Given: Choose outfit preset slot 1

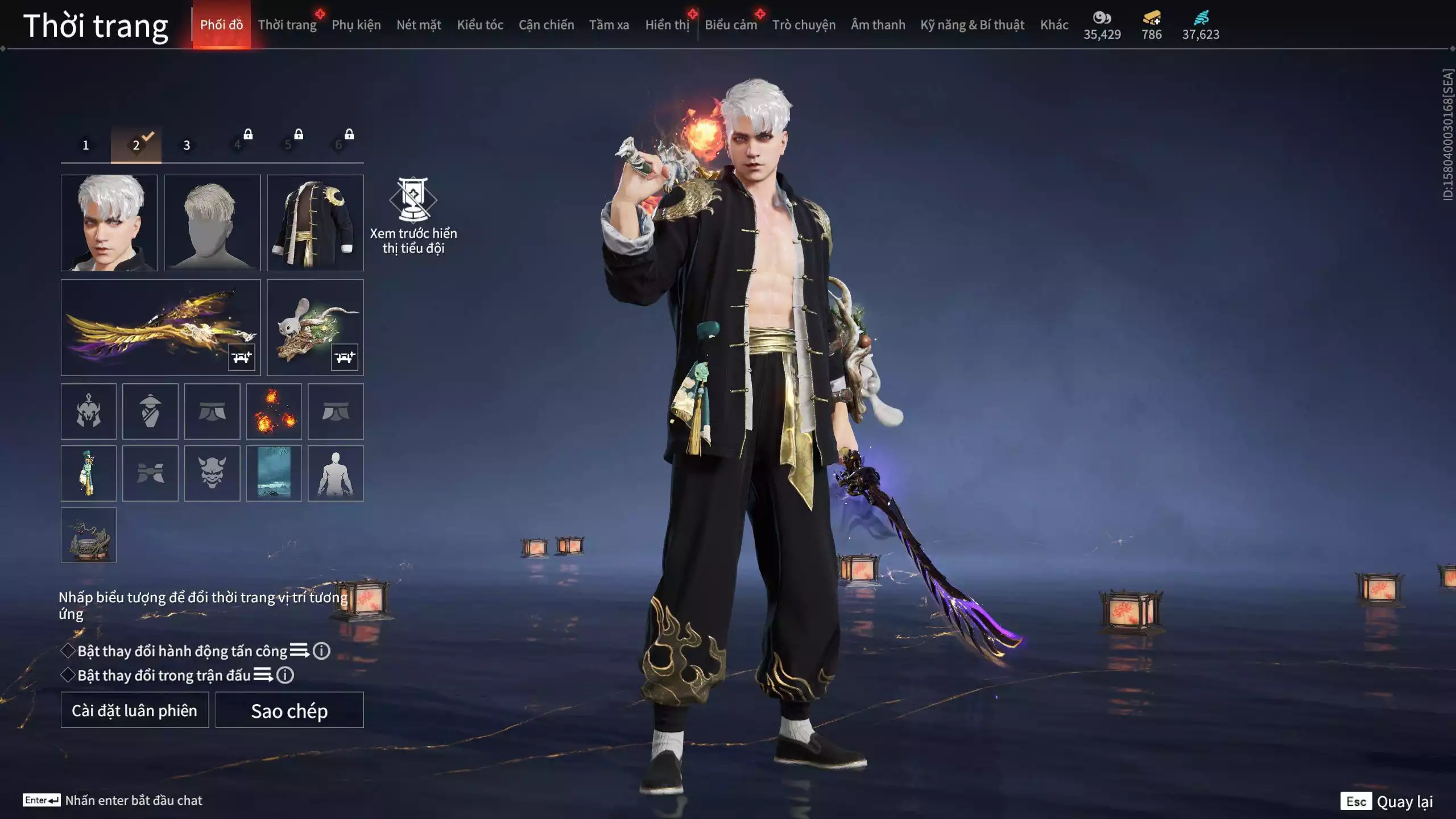Looking at the screenshot, I should point(86,145).
